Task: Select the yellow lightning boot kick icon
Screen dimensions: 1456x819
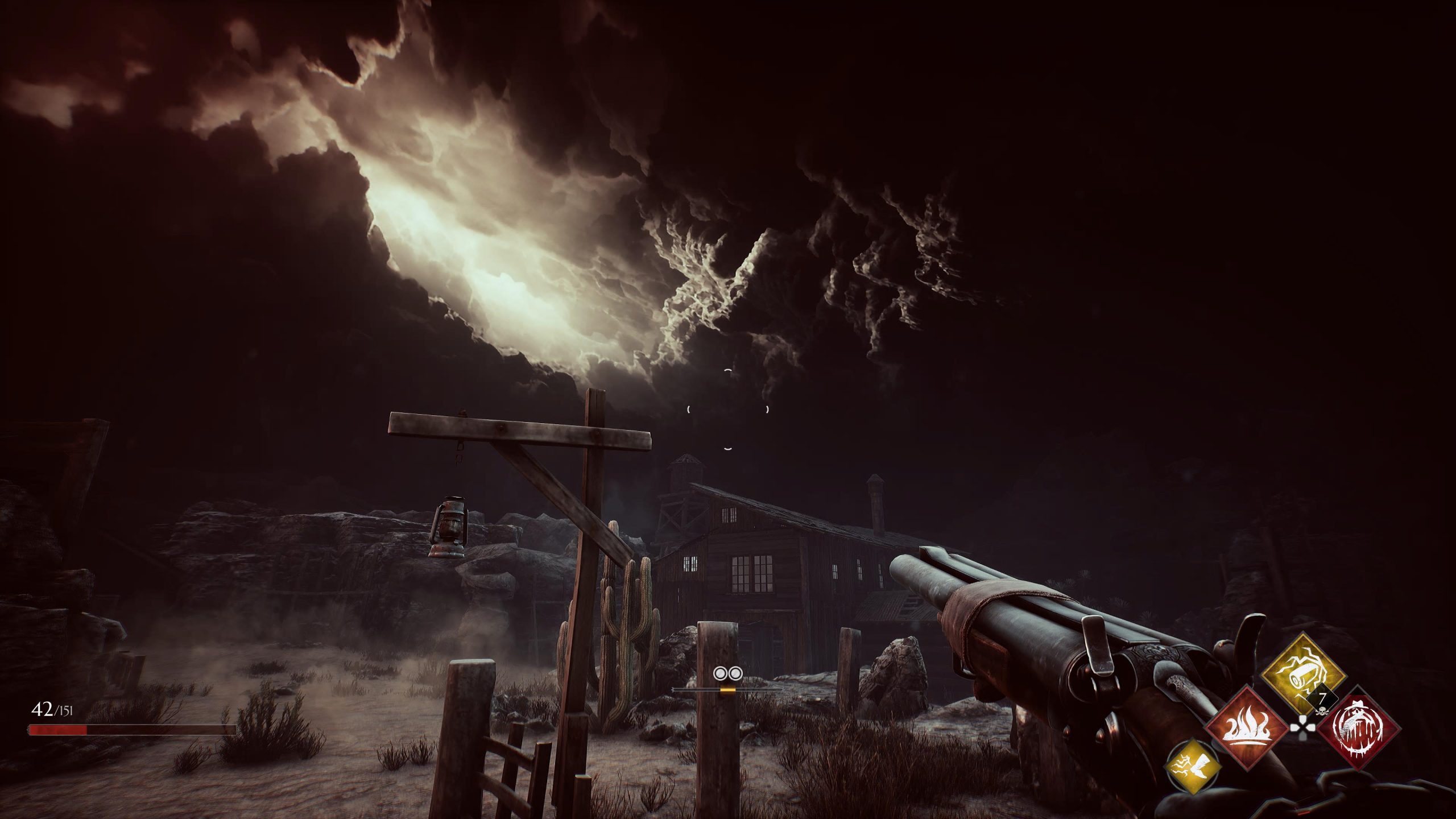Action: (x=1192, y=768)
